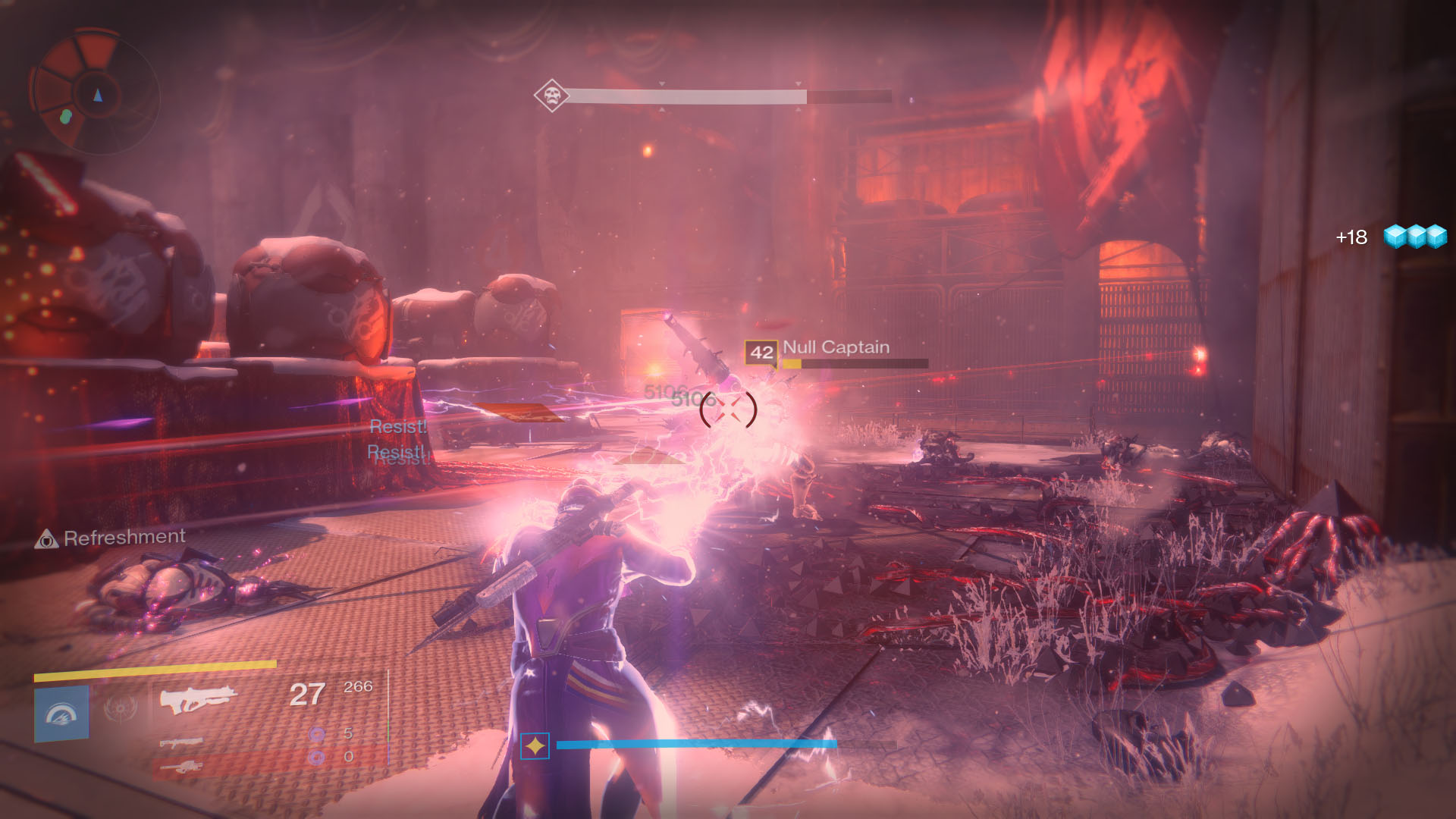Viewport: 1456px width, 819px height.
Task: Switch to the heavy weapon icon
Action: click(x=182, y=767)
